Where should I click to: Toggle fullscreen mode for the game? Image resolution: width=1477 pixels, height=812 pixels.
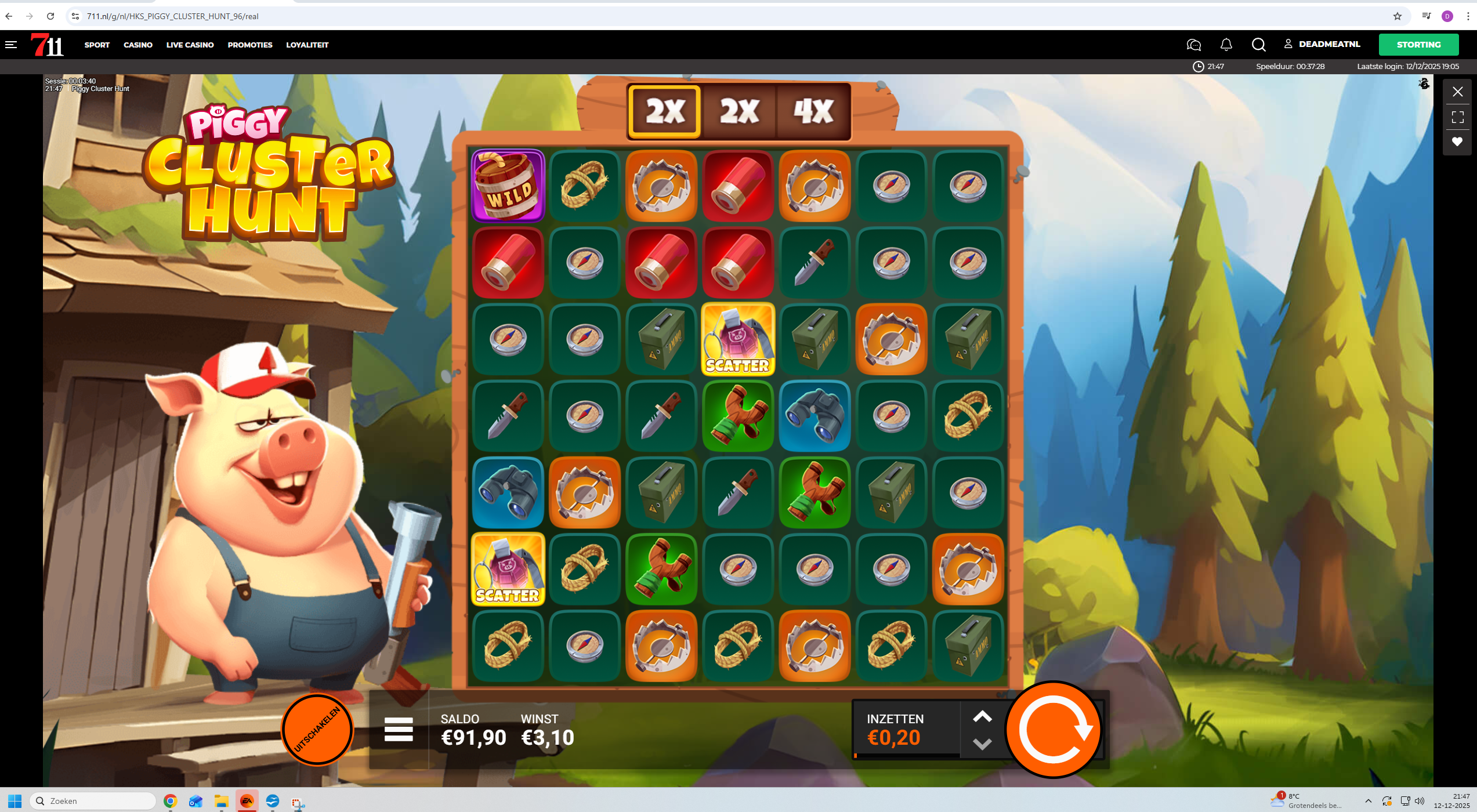(x=1457, y=117)
